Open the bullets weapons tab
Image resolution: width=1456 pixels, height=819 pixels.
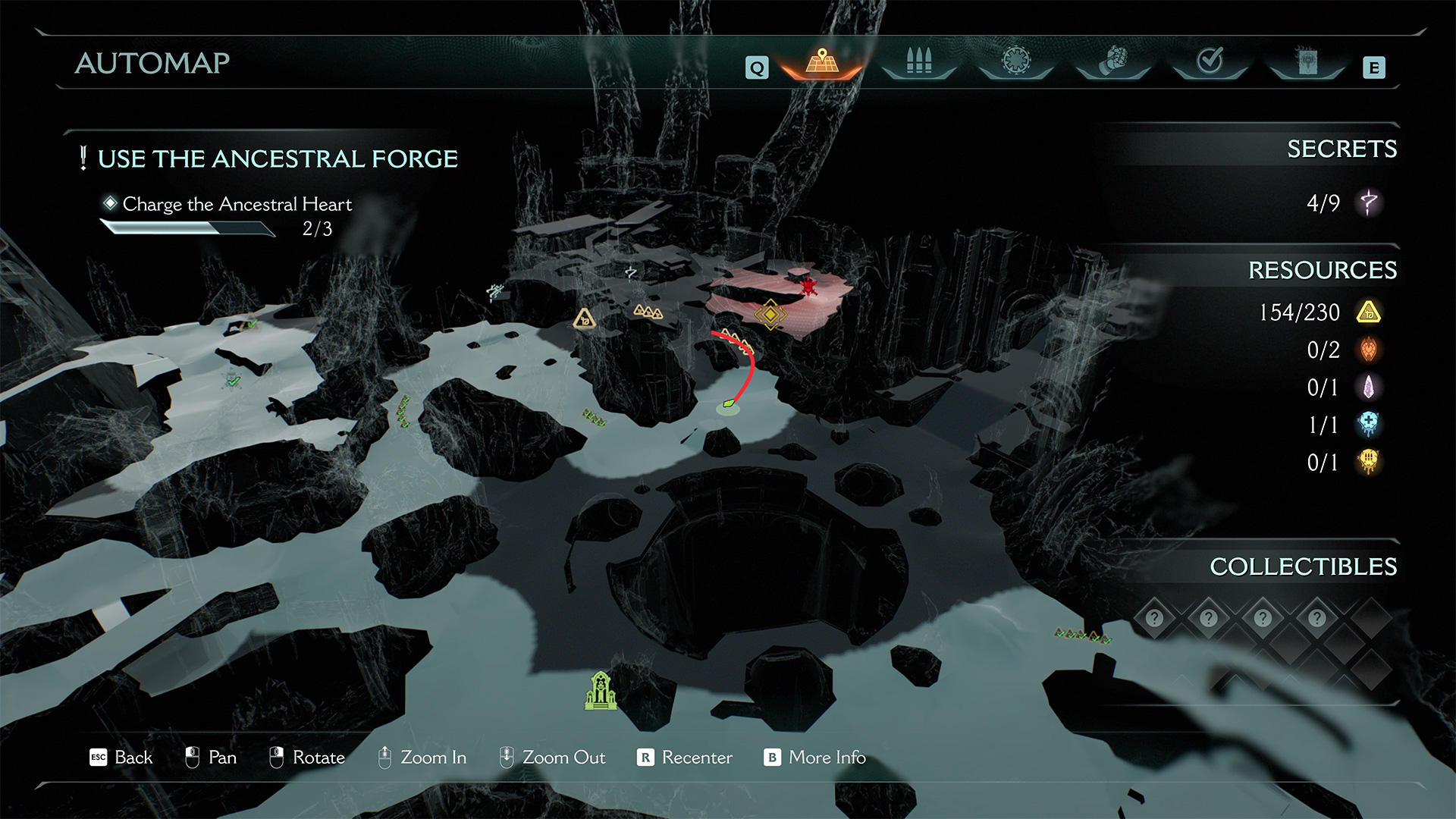(918, 61)
